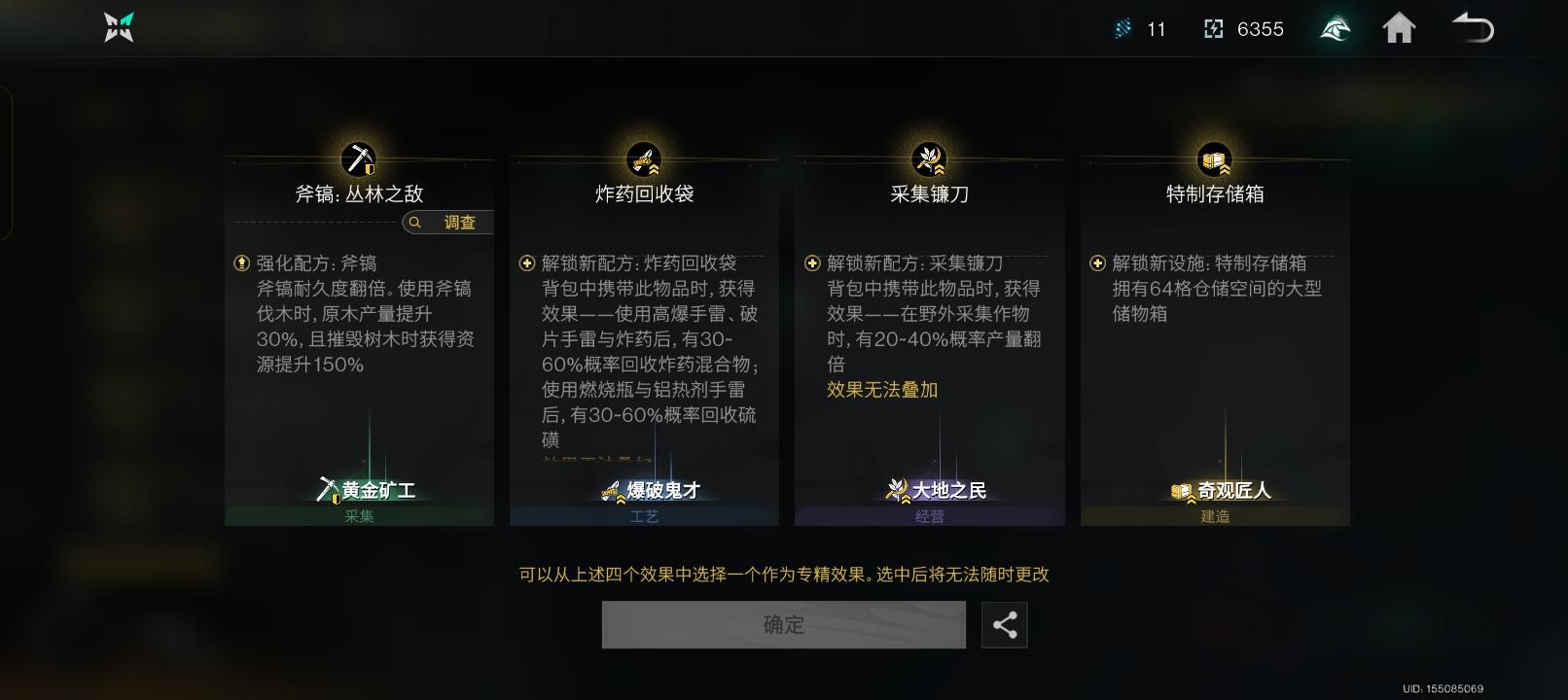Image resolution: width=1568 pixels, height=700 pixels.
Task: Open the home screen icon
Action: (1400, 28)
